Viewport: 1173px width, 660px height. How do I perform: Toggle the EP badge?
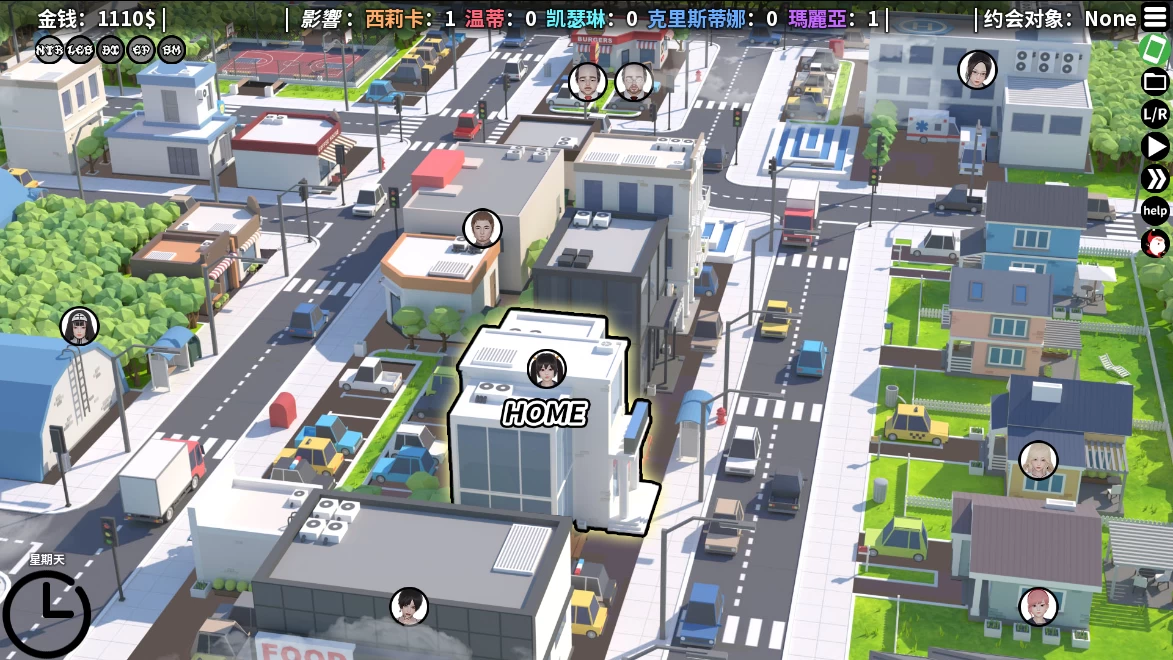click(x=142, y=49)
